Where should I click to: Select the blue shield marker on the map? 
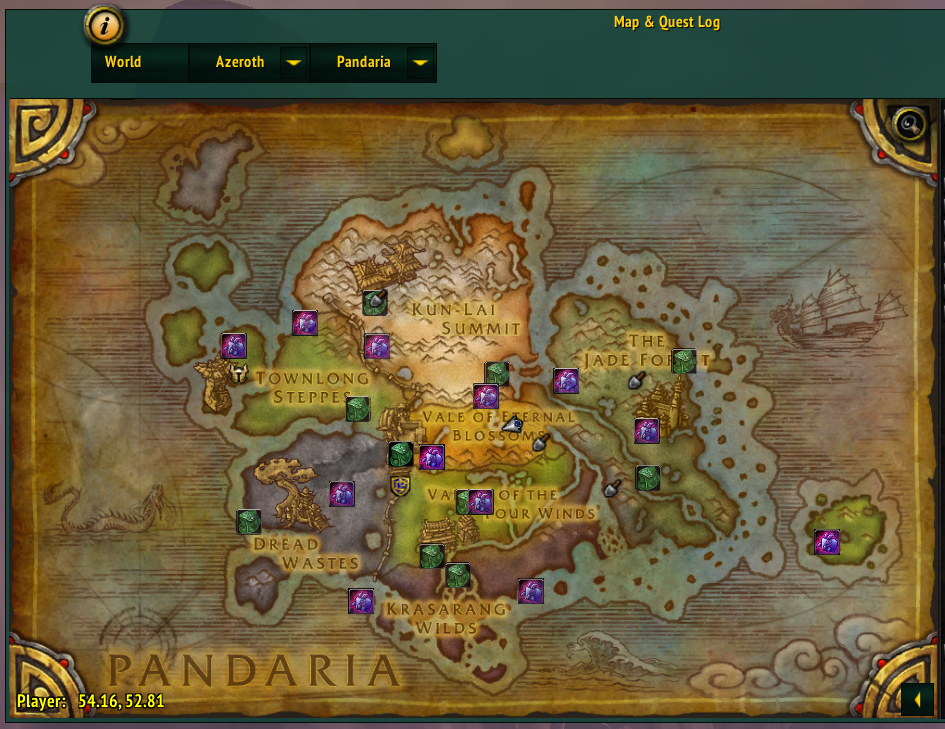[400, 486]
